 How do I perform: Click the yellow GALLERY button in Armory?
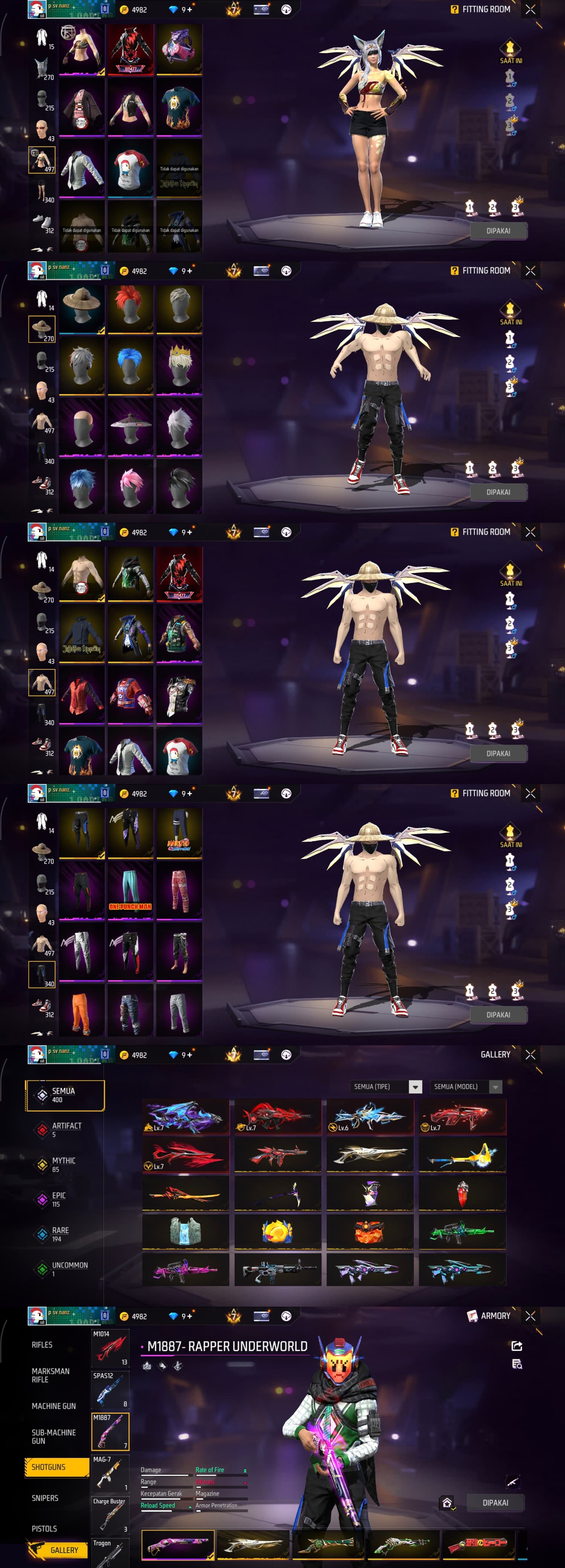point(58,1550)
